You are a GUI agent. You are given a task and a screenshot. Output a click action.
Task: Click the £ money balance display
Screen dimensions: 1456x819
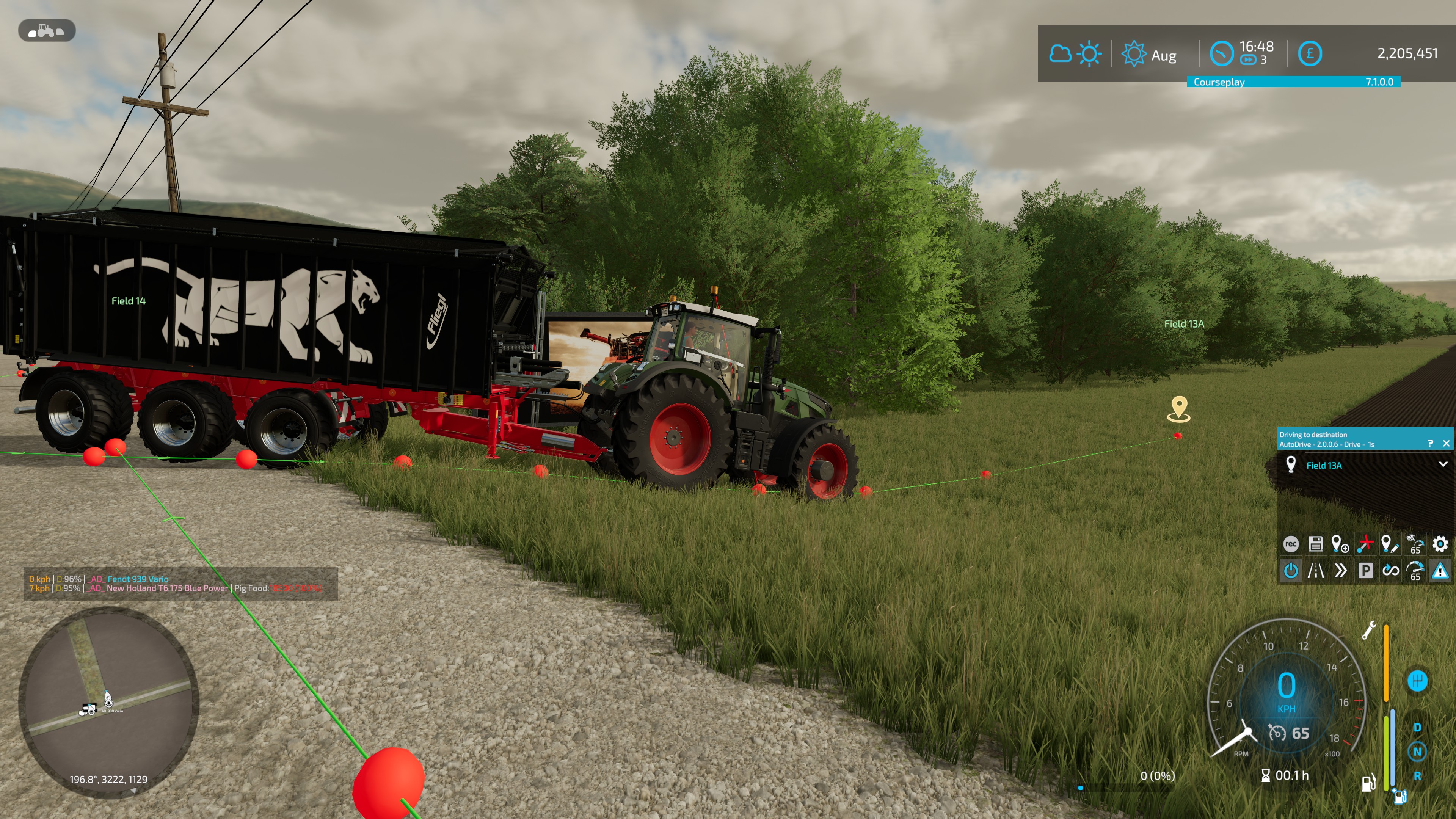click(x=1311, y=54)
